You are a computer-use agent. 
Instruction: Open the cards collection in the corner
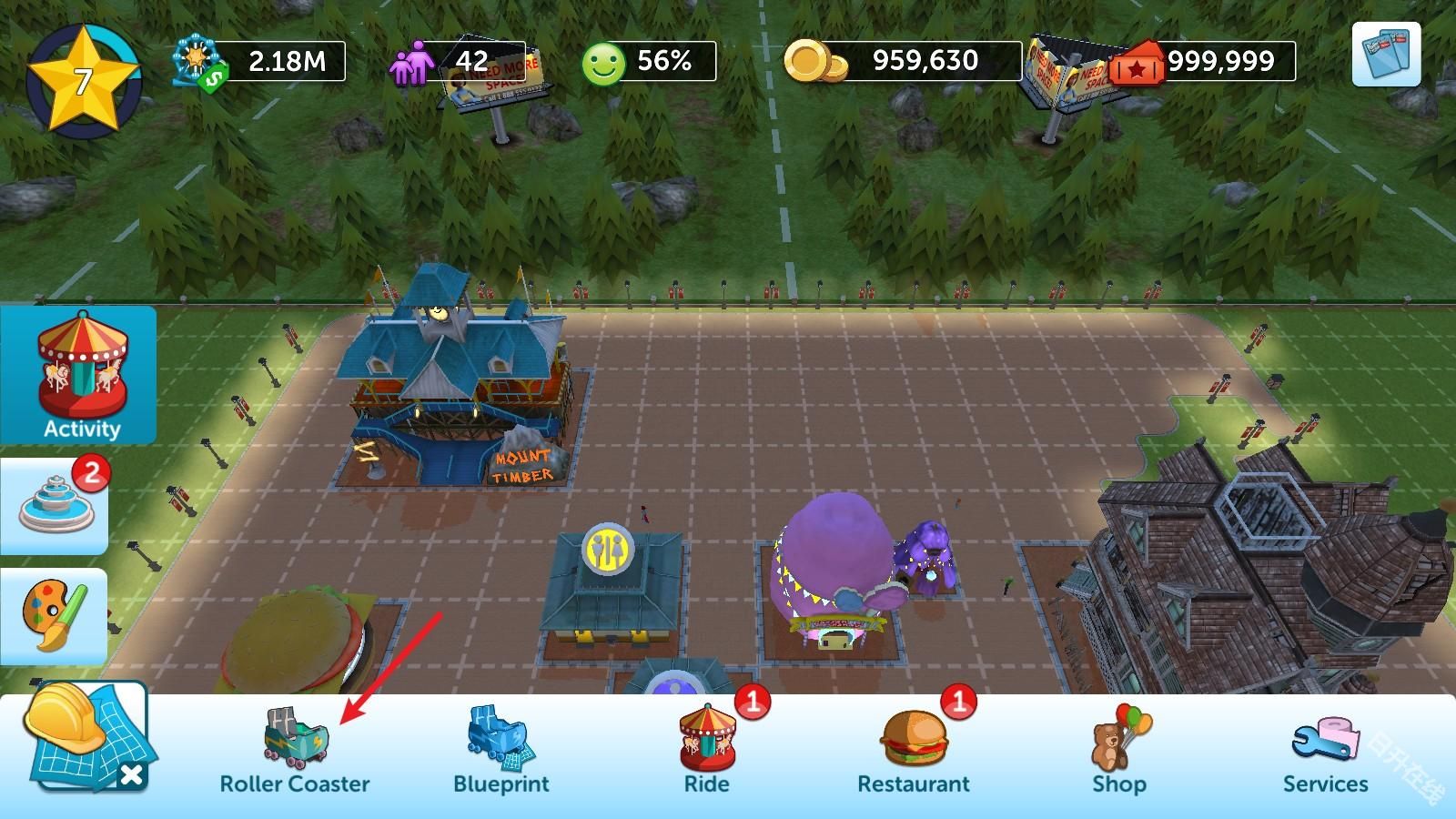coord(1386,54)
